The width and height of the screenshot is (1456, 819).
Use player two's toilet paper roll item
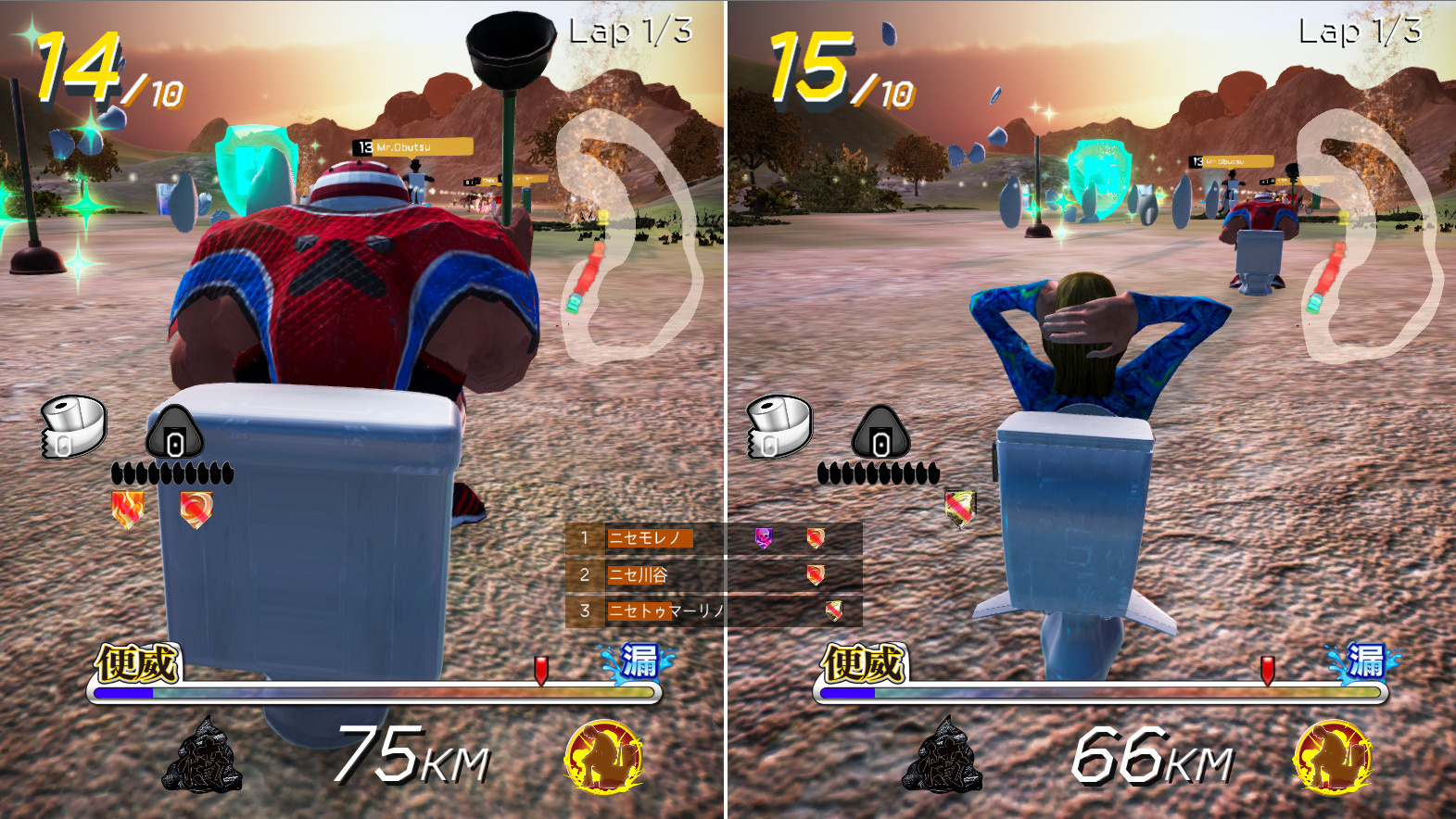pyautogui.click(x=779, y=428)
